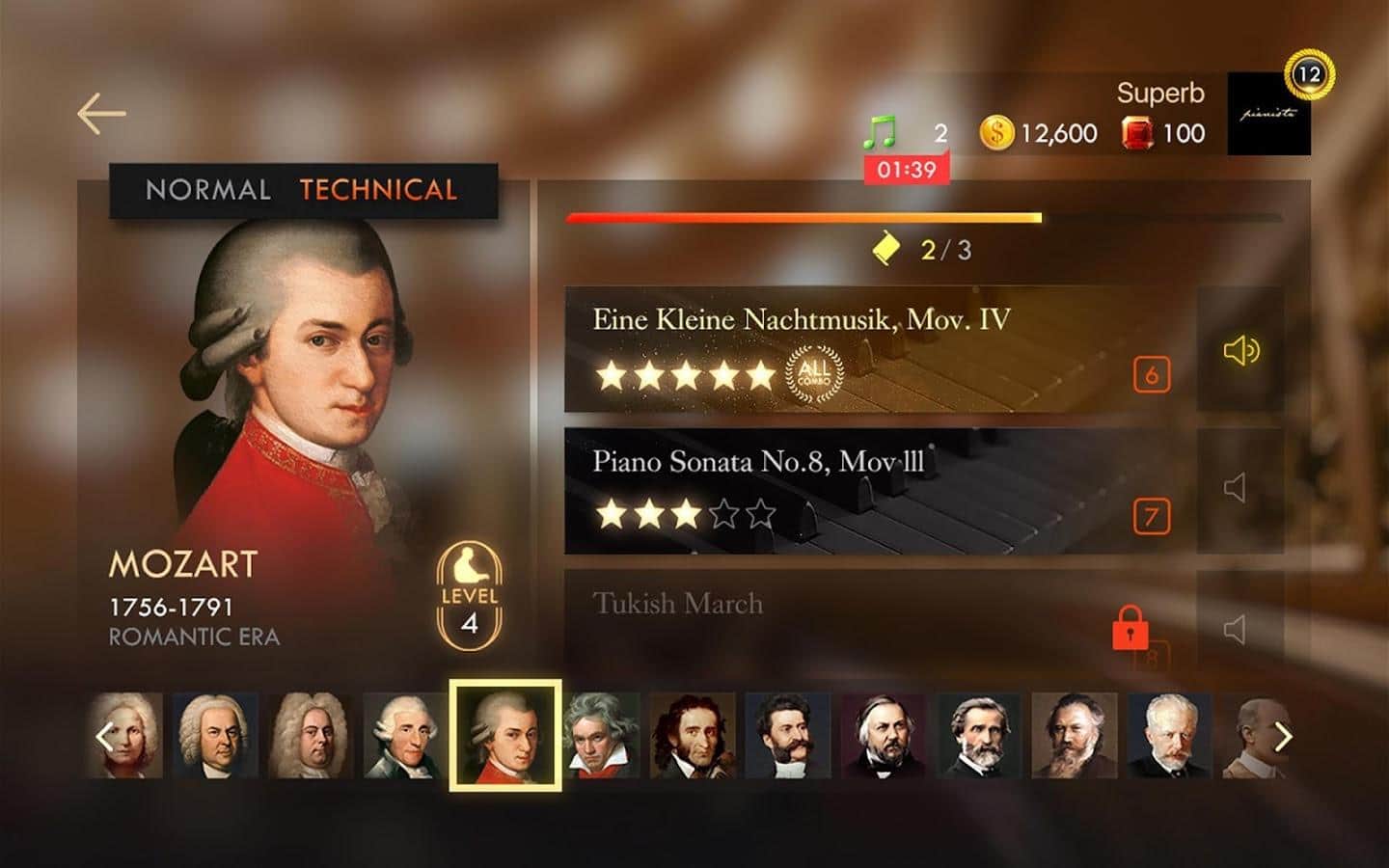Choose Eine Kleine Nachtmusik, Mov. IV song
Image resolution: width=1389 pixels, height=868 pixels.
pyautogui.click(x=849, y=348)
